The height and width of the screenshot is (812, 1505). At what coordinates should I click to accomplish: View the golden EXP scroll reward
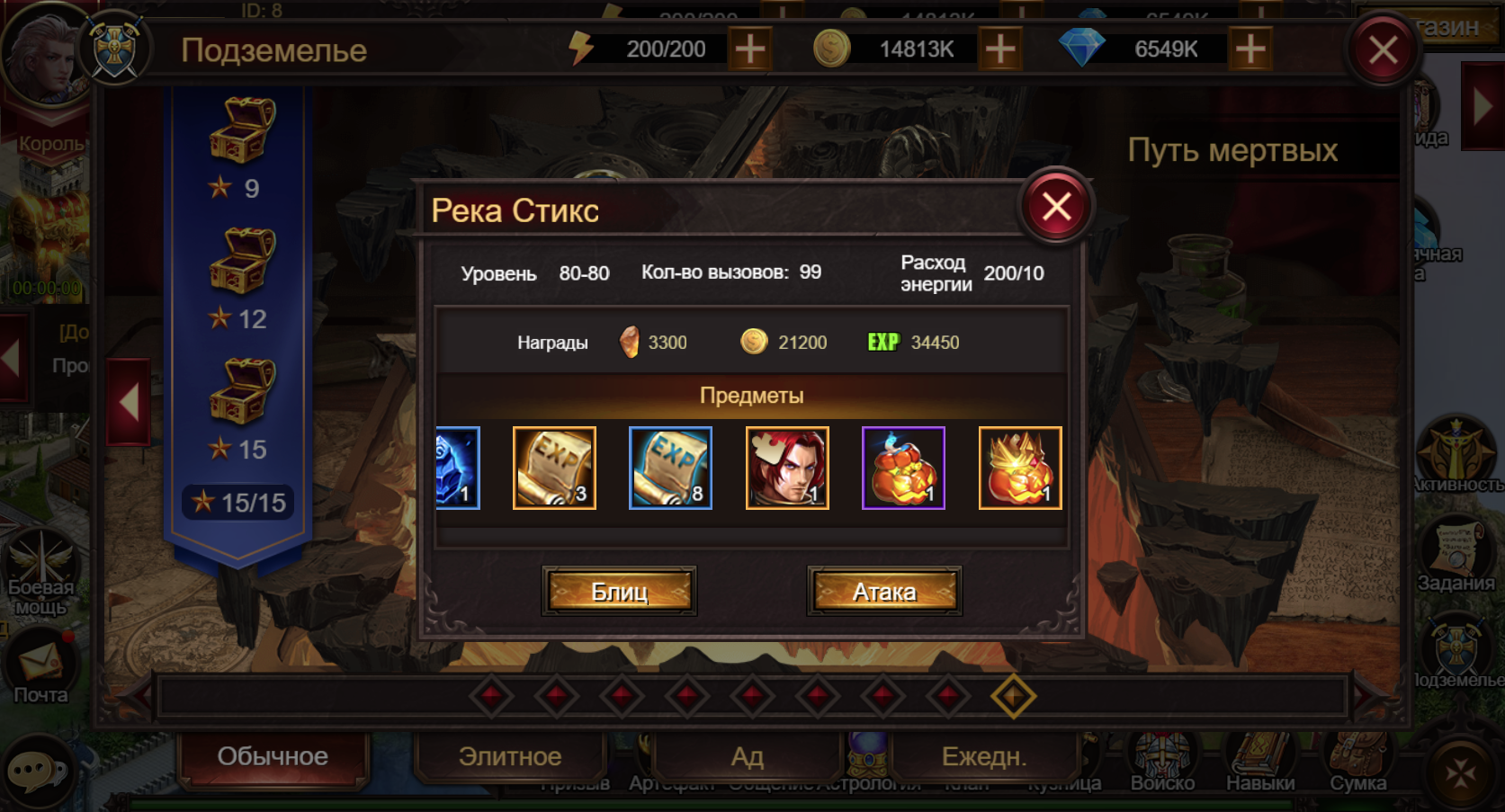coord(554,468)
